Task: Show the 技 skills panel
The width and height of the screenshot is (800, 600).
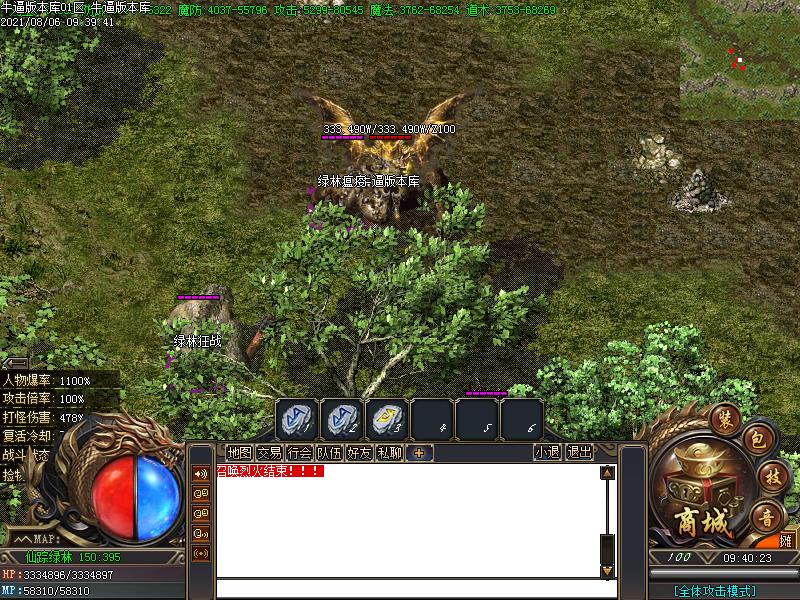Action: tap(769, 476)
